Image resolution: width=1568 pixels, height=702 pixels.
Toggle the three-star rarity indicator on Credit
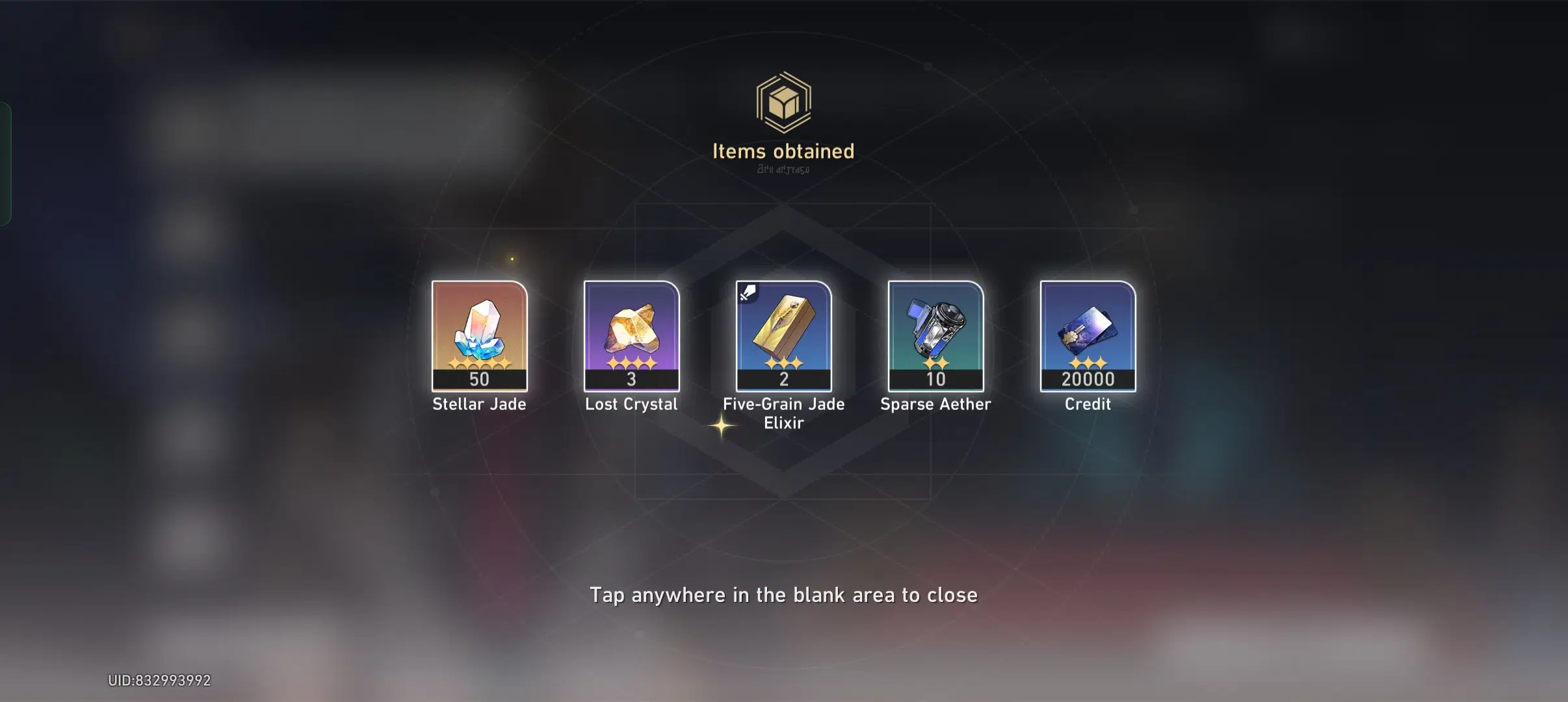tap(1087, 361)
